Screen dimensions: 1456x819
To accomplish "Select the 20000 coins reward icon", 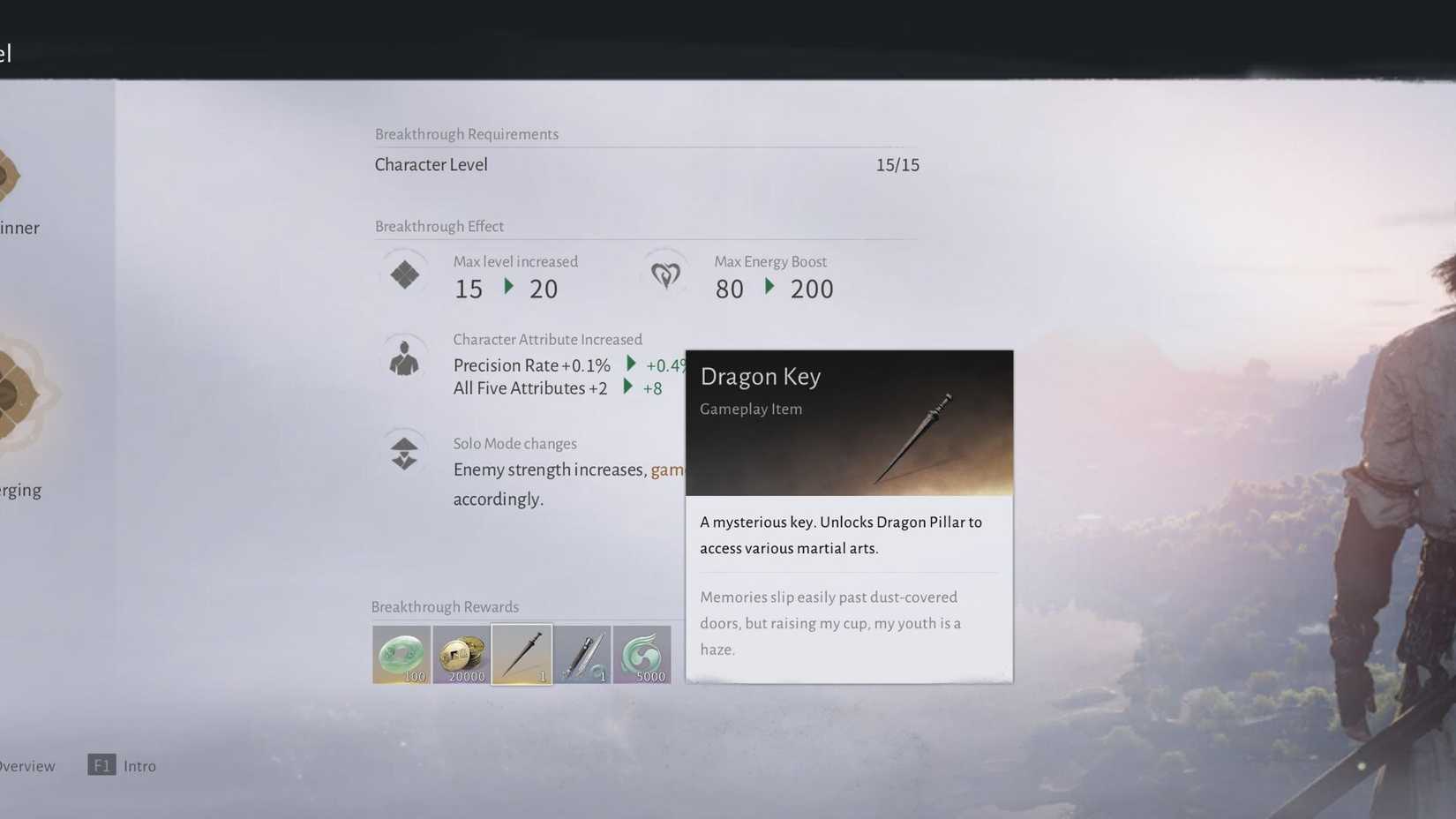I will coord(462,654).
